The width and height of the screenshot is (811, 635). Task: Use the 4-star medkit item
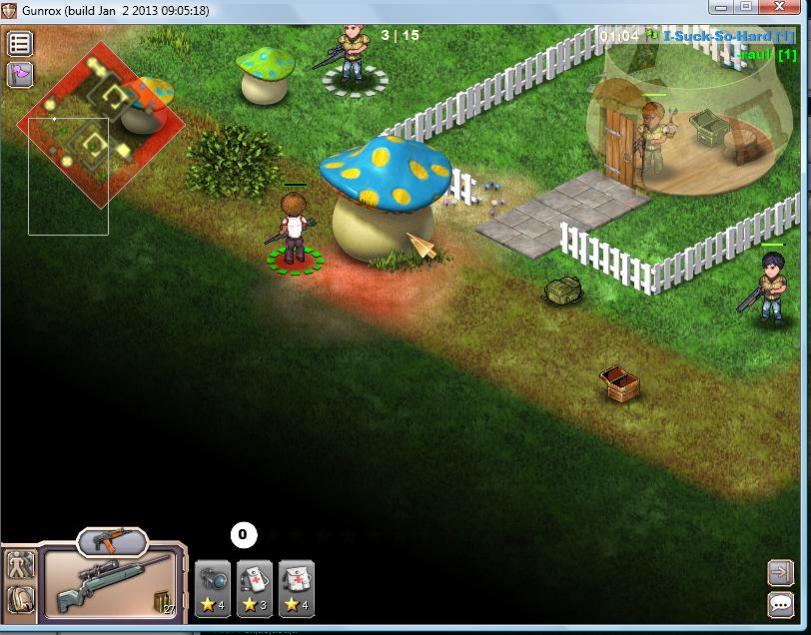(296, 589)
